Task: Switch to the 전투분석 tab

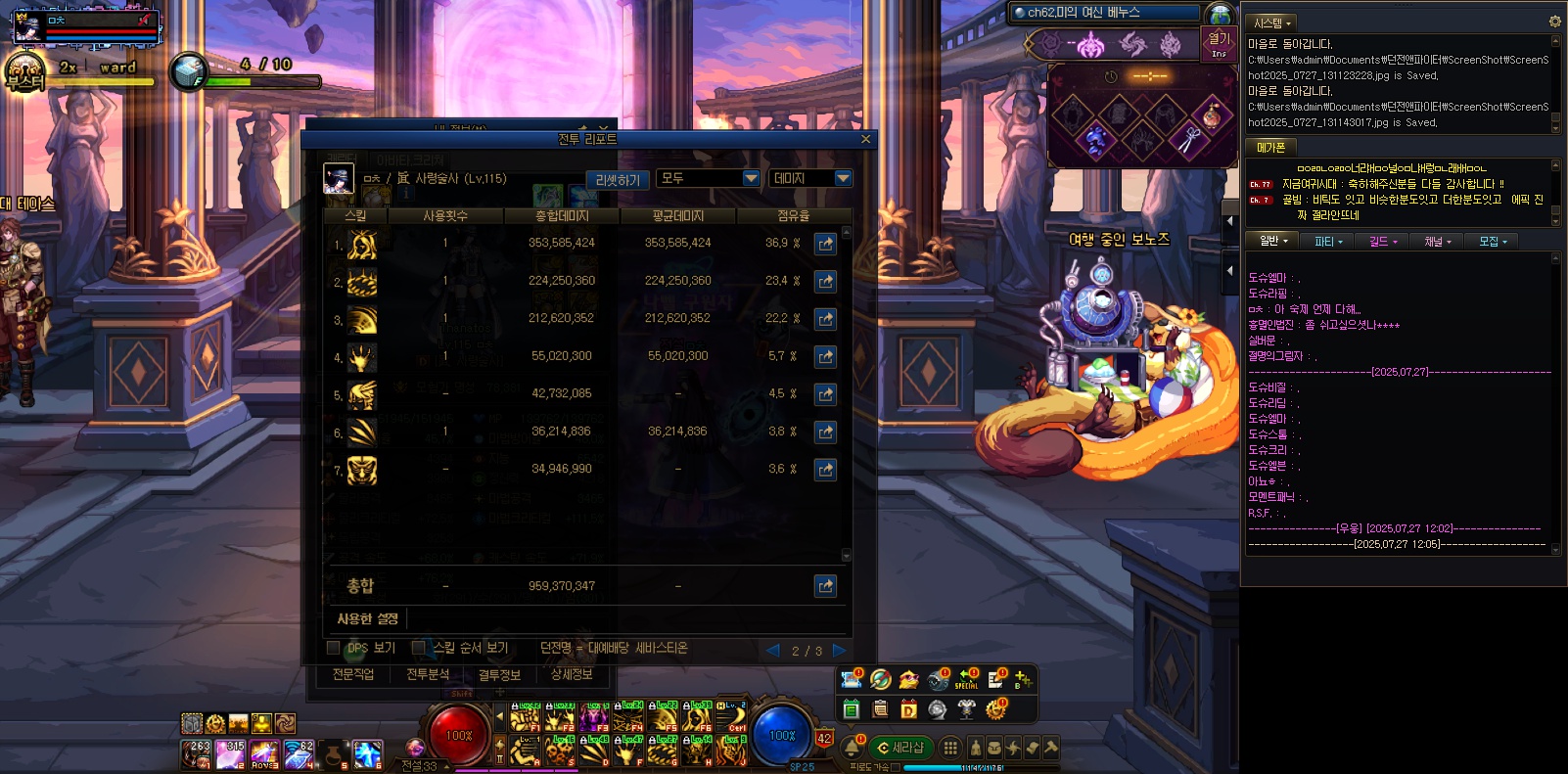Action: (428, 674)
